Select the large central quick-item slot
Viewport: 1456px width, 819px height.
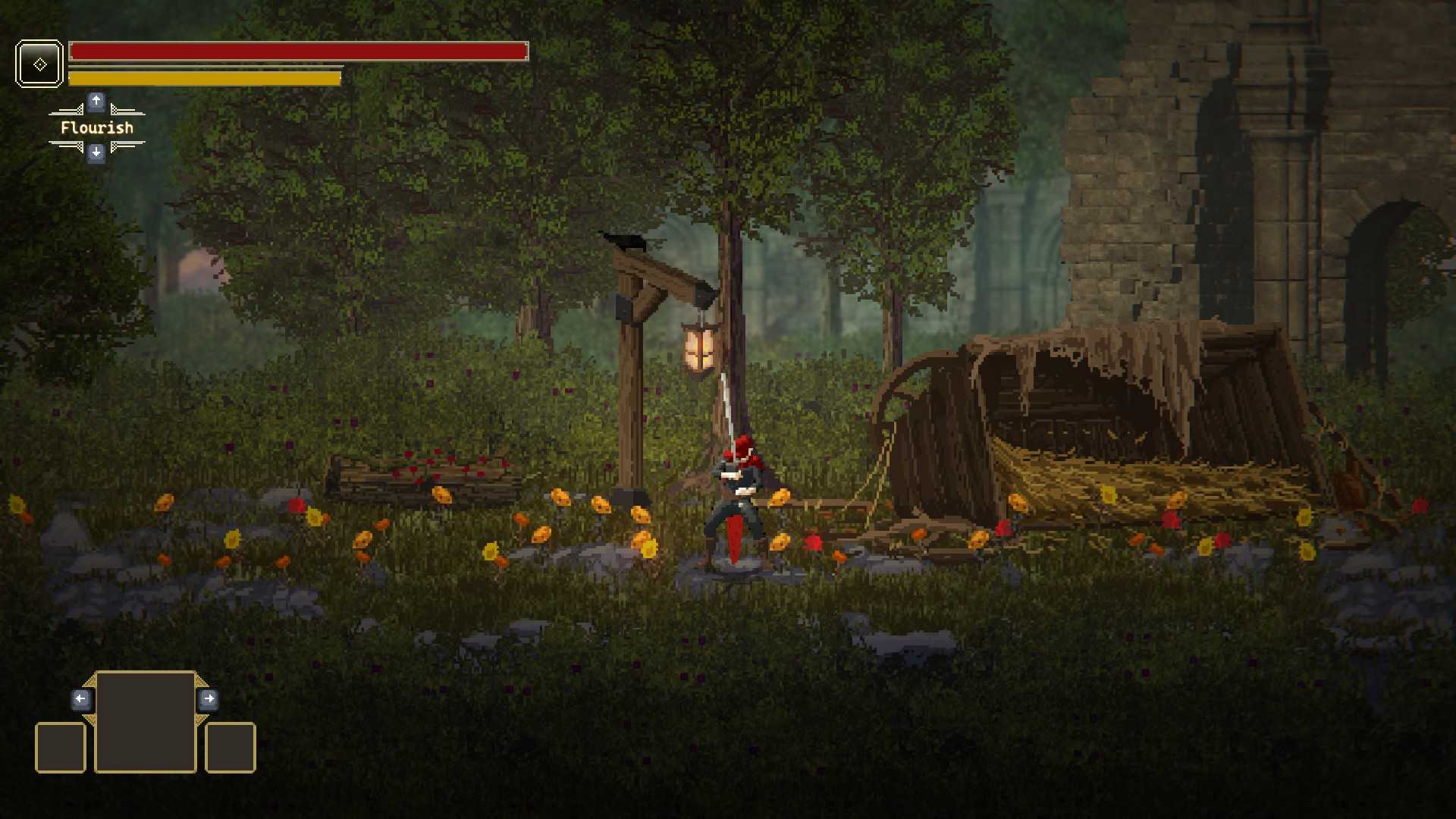pyautogui.click(x=145, y=721)
